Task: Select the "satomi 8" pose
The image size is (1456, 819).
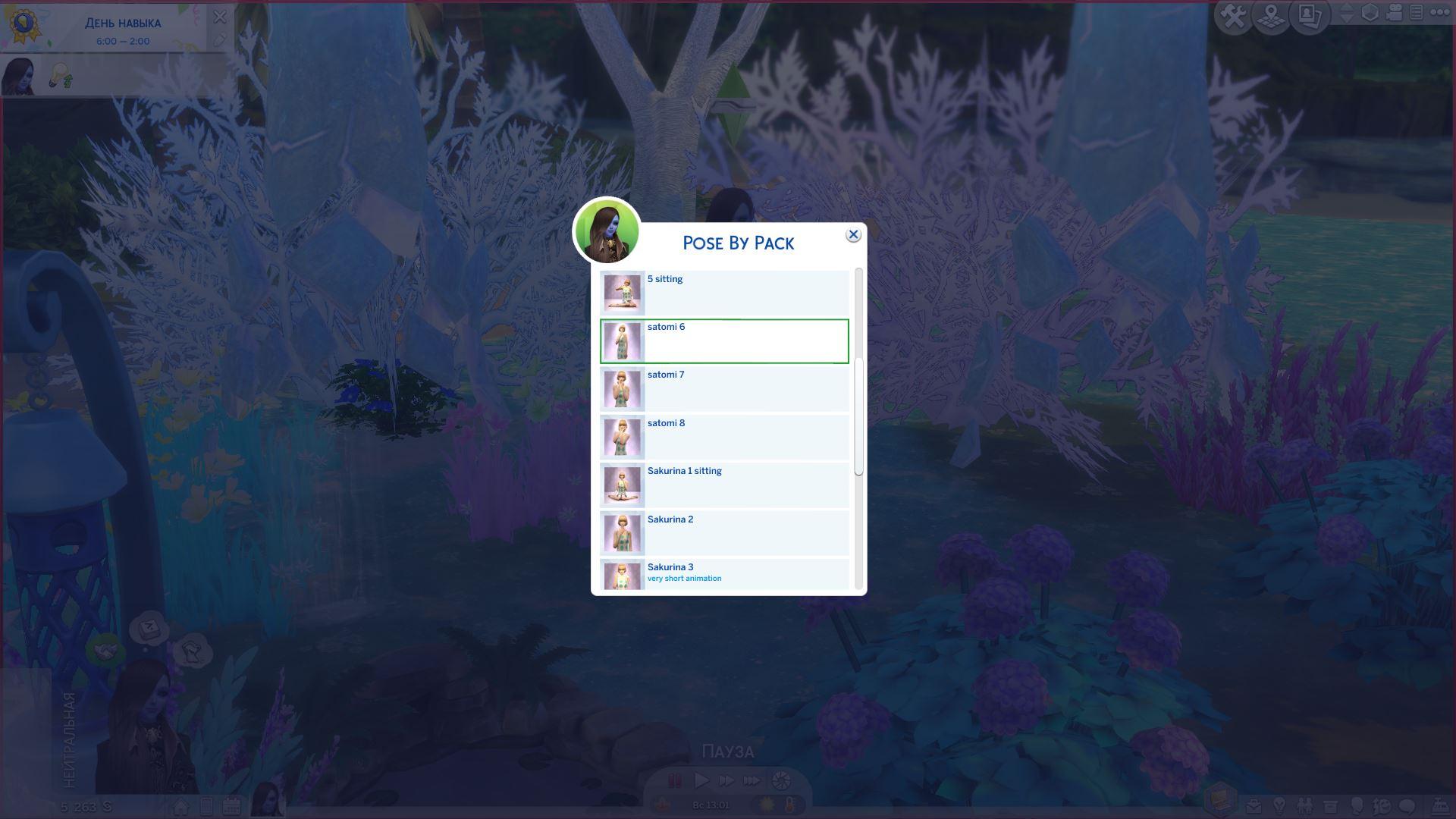Action: click(724, 437)
